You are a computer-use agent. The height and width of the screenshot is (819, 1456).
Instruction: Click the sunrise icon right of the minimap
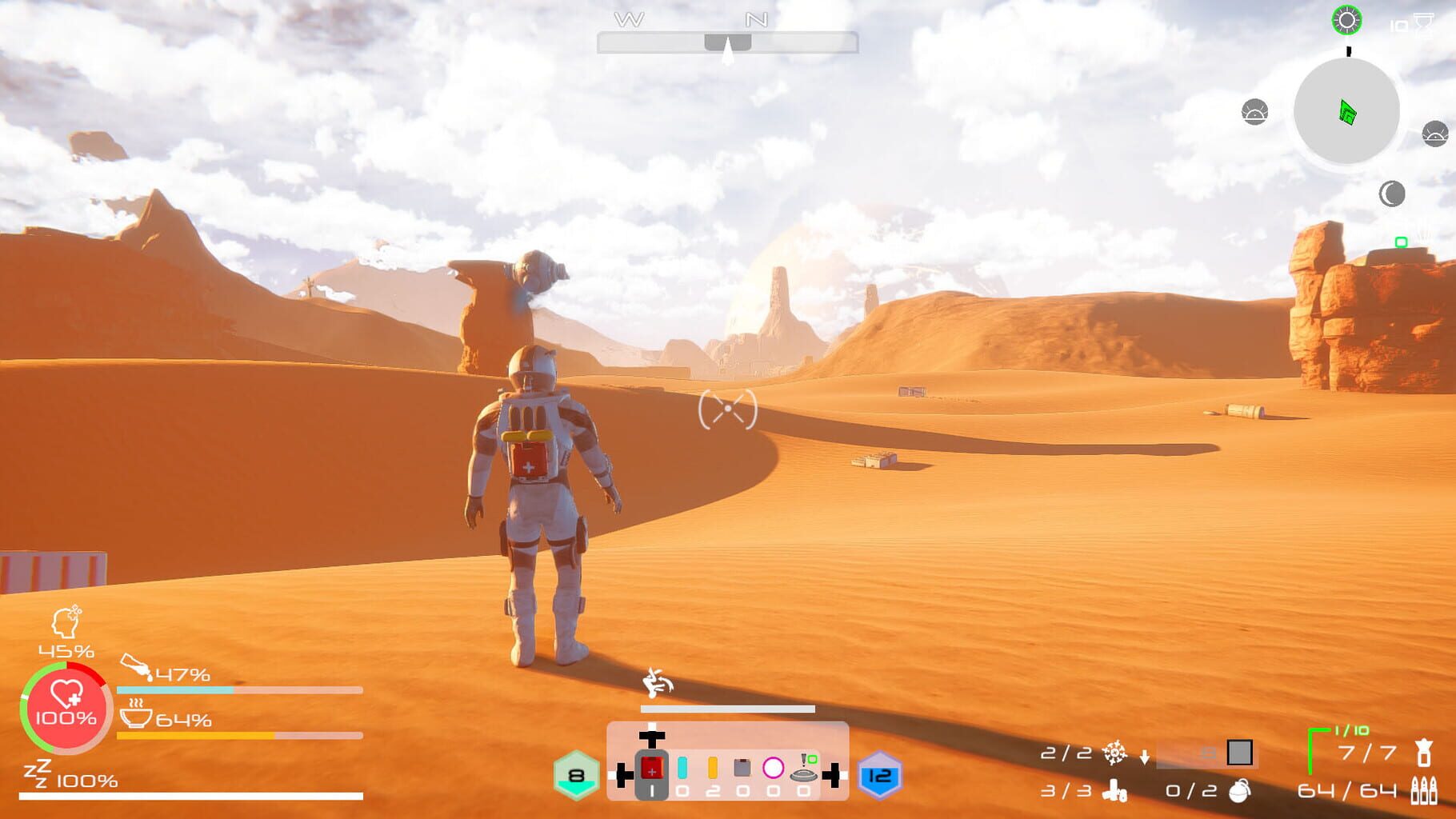(1436, 134)
